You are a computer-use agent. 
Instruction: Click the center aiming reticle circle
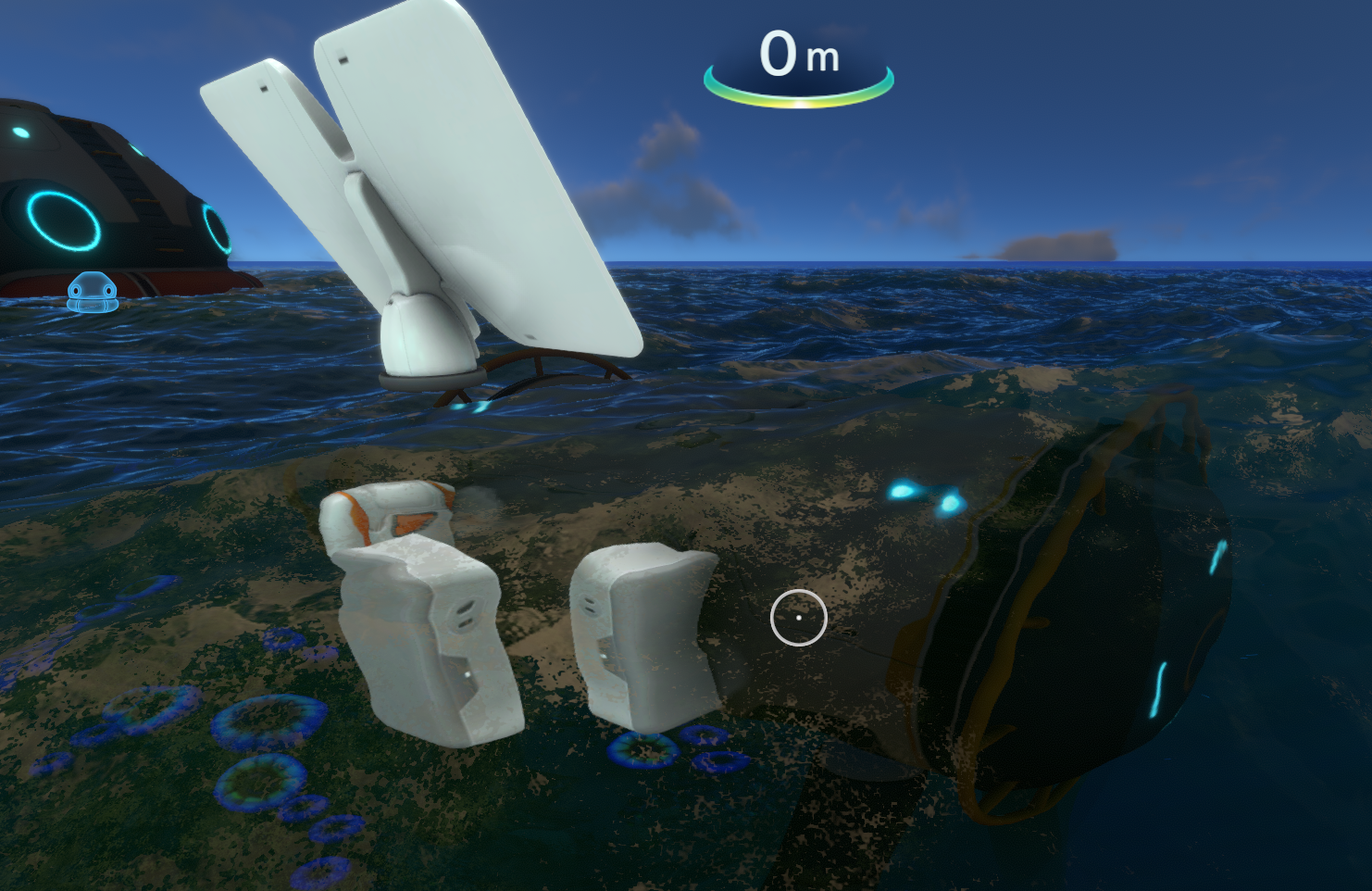799,617
